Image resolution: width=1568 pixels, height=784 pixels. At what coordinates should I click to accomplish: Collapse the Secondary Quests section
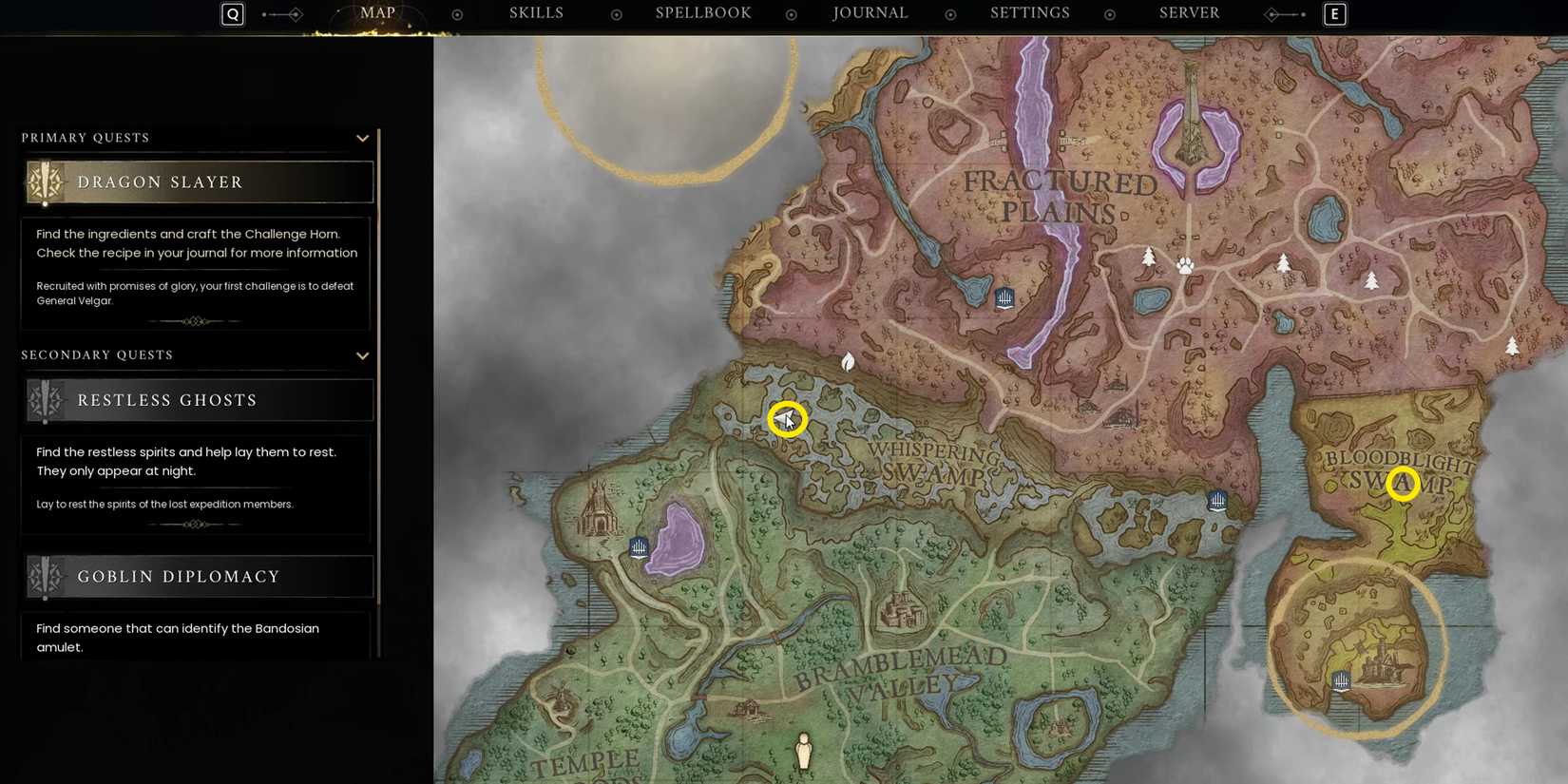coord(362,355)
